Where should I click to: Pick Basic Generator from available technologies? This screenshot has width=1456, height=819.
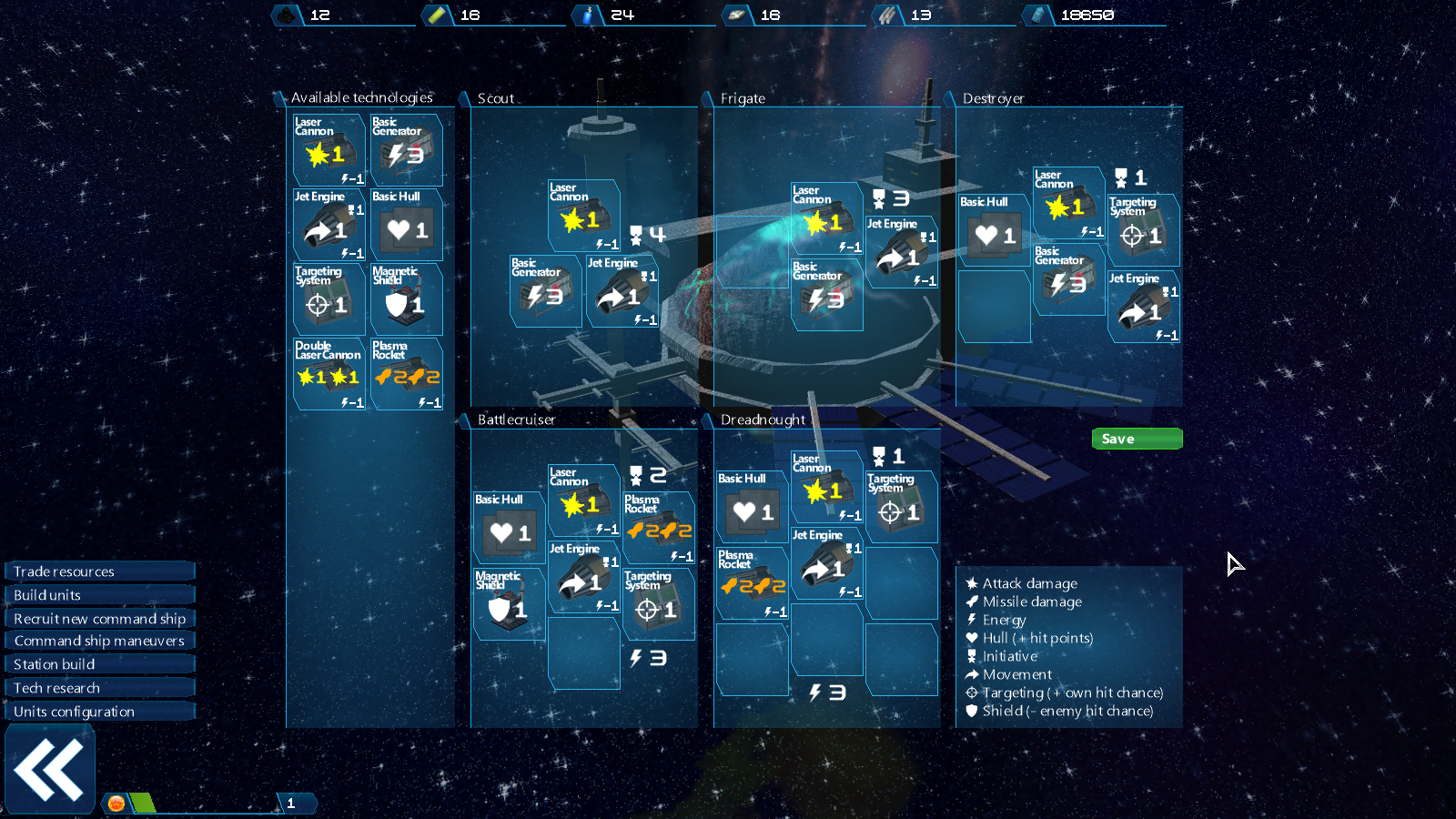click(407, 150)
